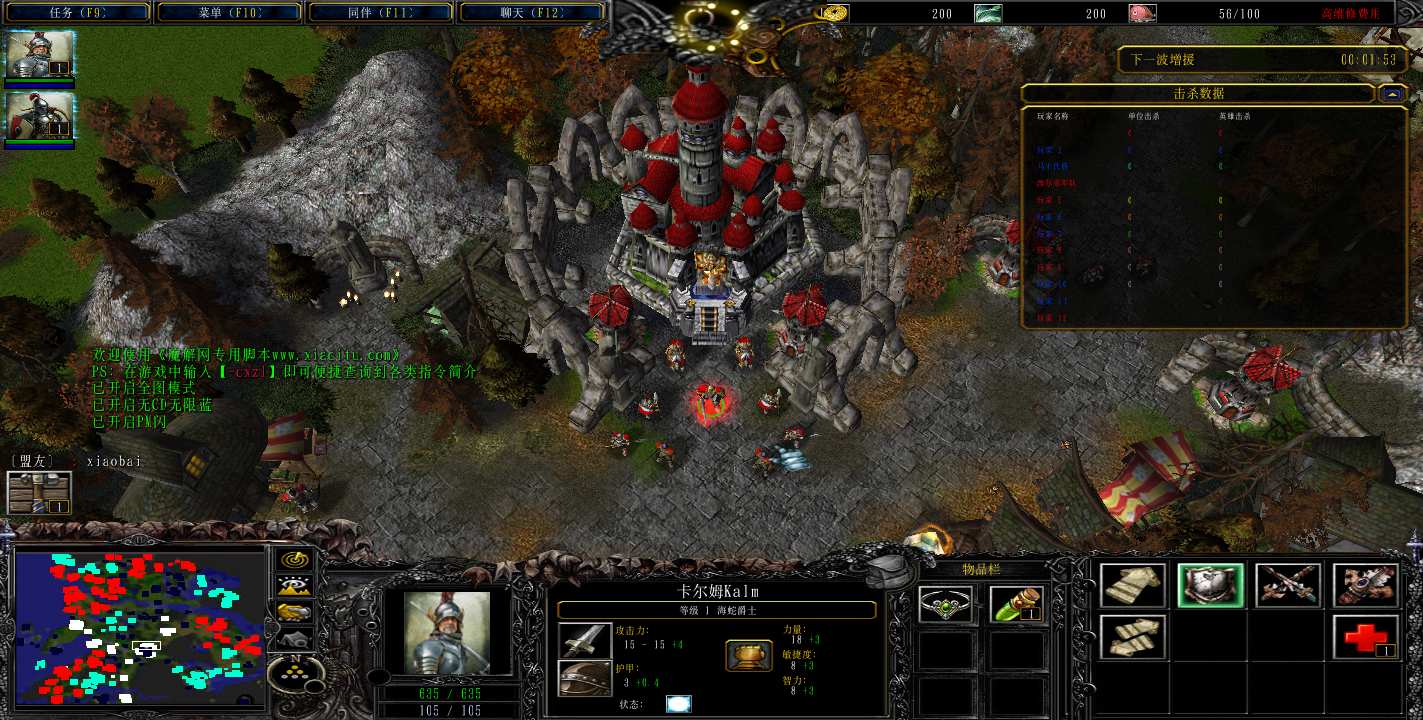Click the golden trophy hero attributes icon
Image resolution: width=1423 pixels, height=720 pixels.
click(x=748, y=656)
